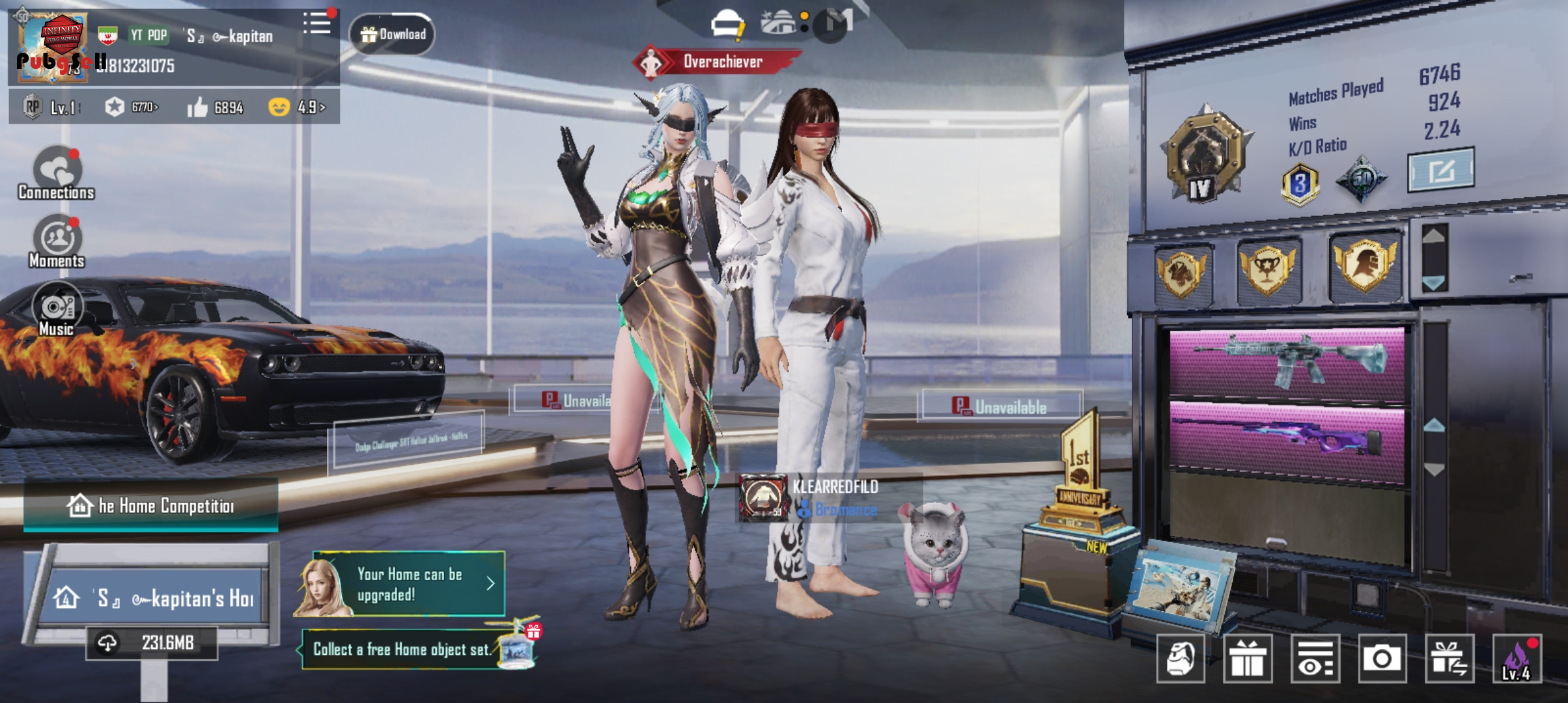This screenshot has width=1568, height=703.
Task: Select the glacier M416 rifle skin
Action: pyautogui.click(x=1287, y=360)
